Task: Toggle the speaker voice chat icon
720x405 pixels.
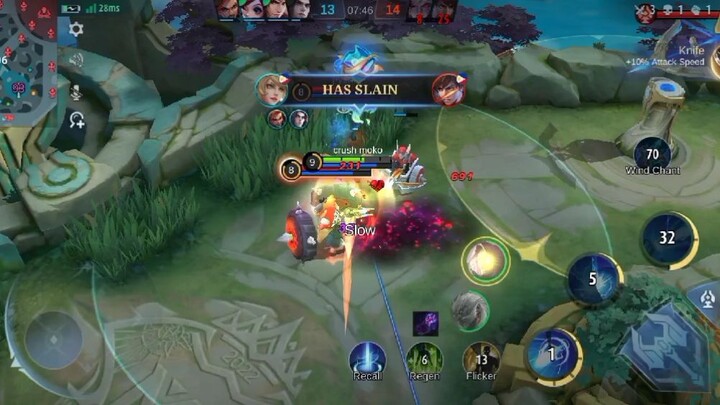Action: click(76, 60)
